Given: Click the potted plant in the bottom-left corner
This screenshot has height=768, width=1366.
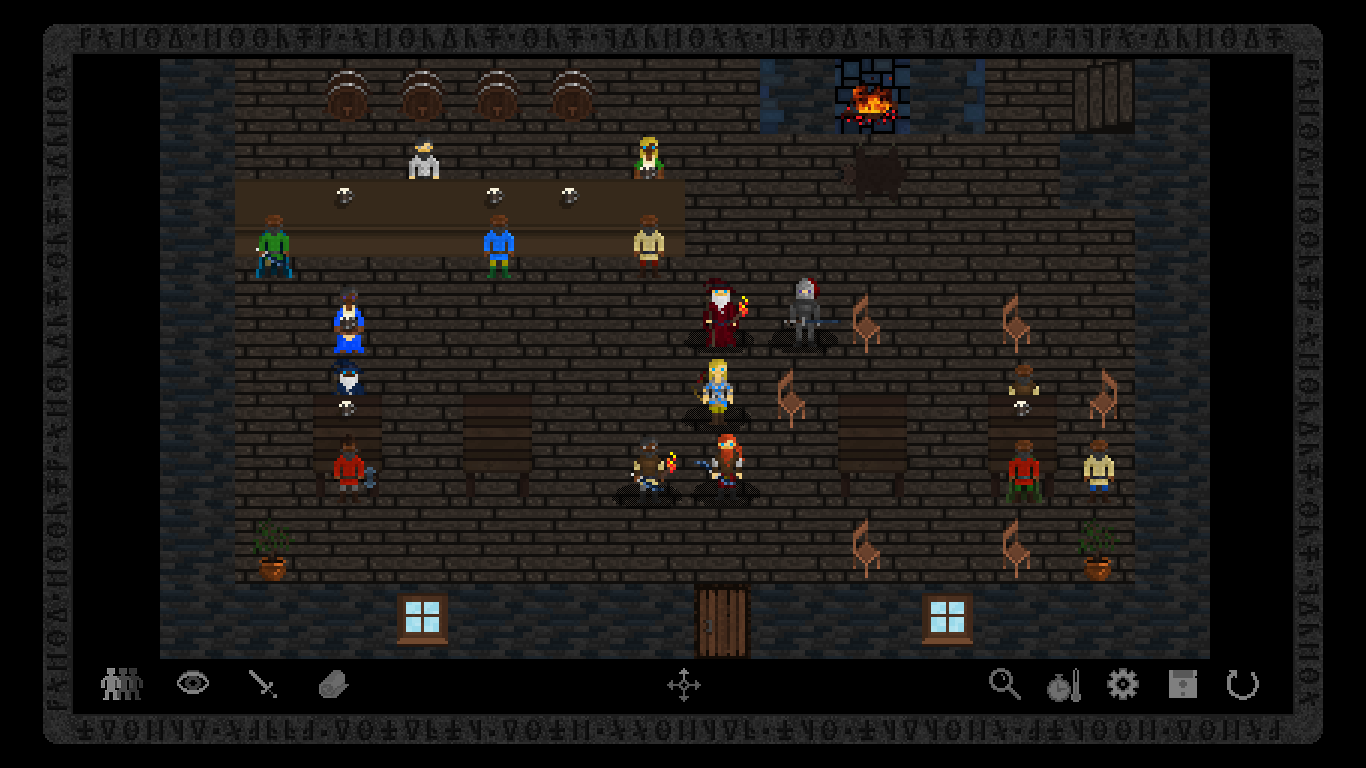Looking at the screenshot, I should (272, 550).
